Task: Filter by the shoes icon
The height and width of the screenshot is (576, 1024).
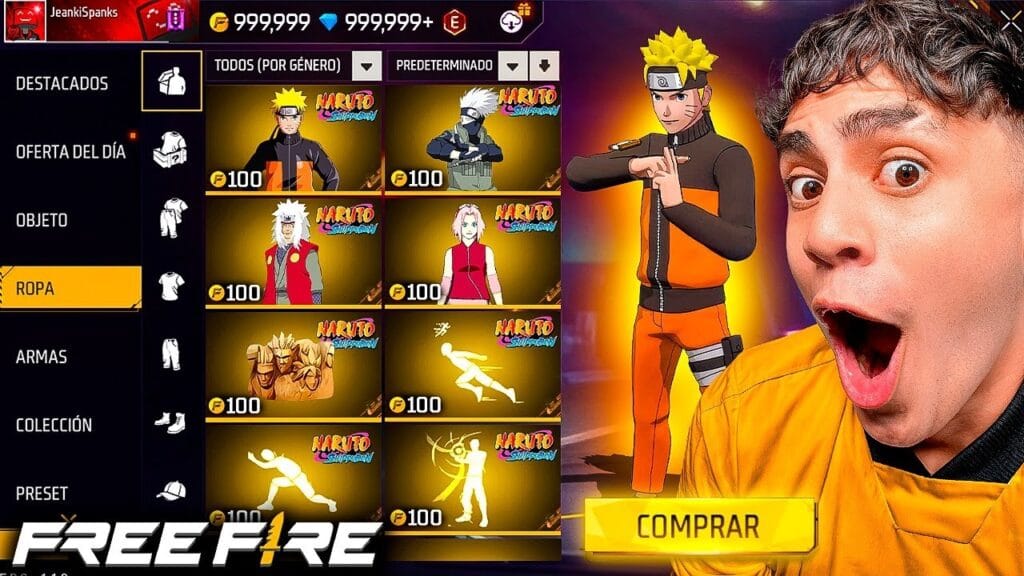Action: coord(171,422)
